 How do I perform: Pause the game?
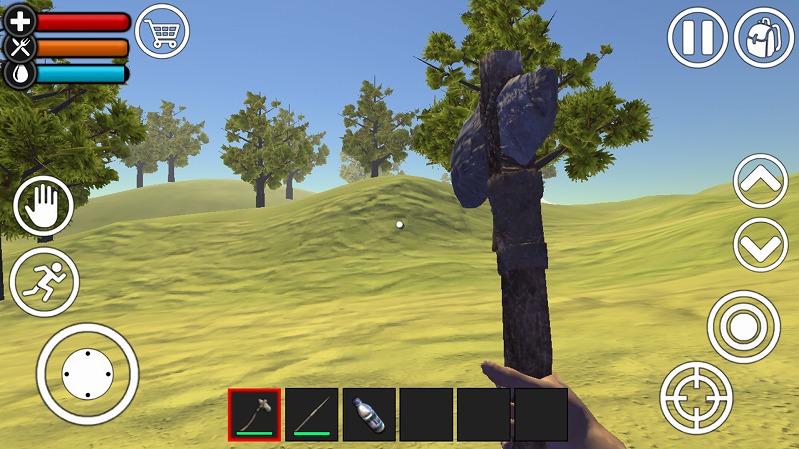(x=697, y=38)
